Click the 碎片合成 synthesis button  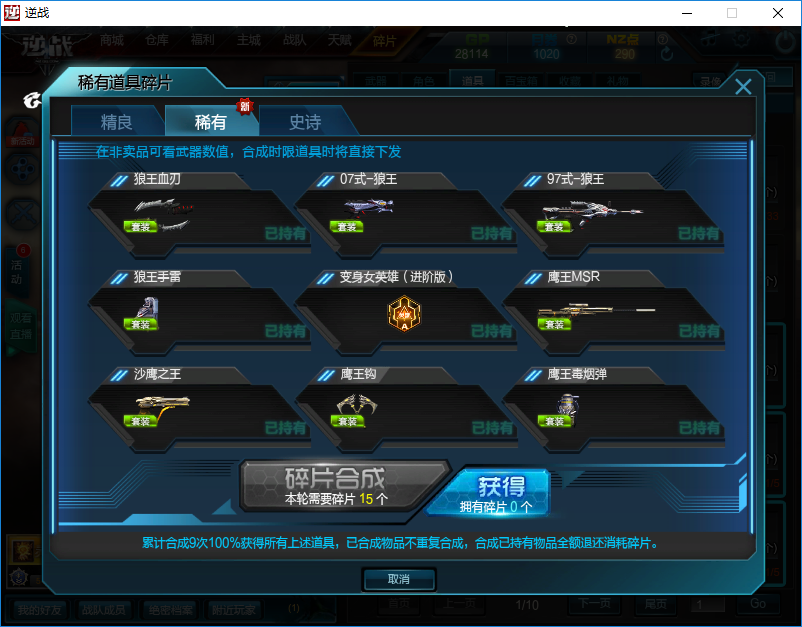(335, 485)
